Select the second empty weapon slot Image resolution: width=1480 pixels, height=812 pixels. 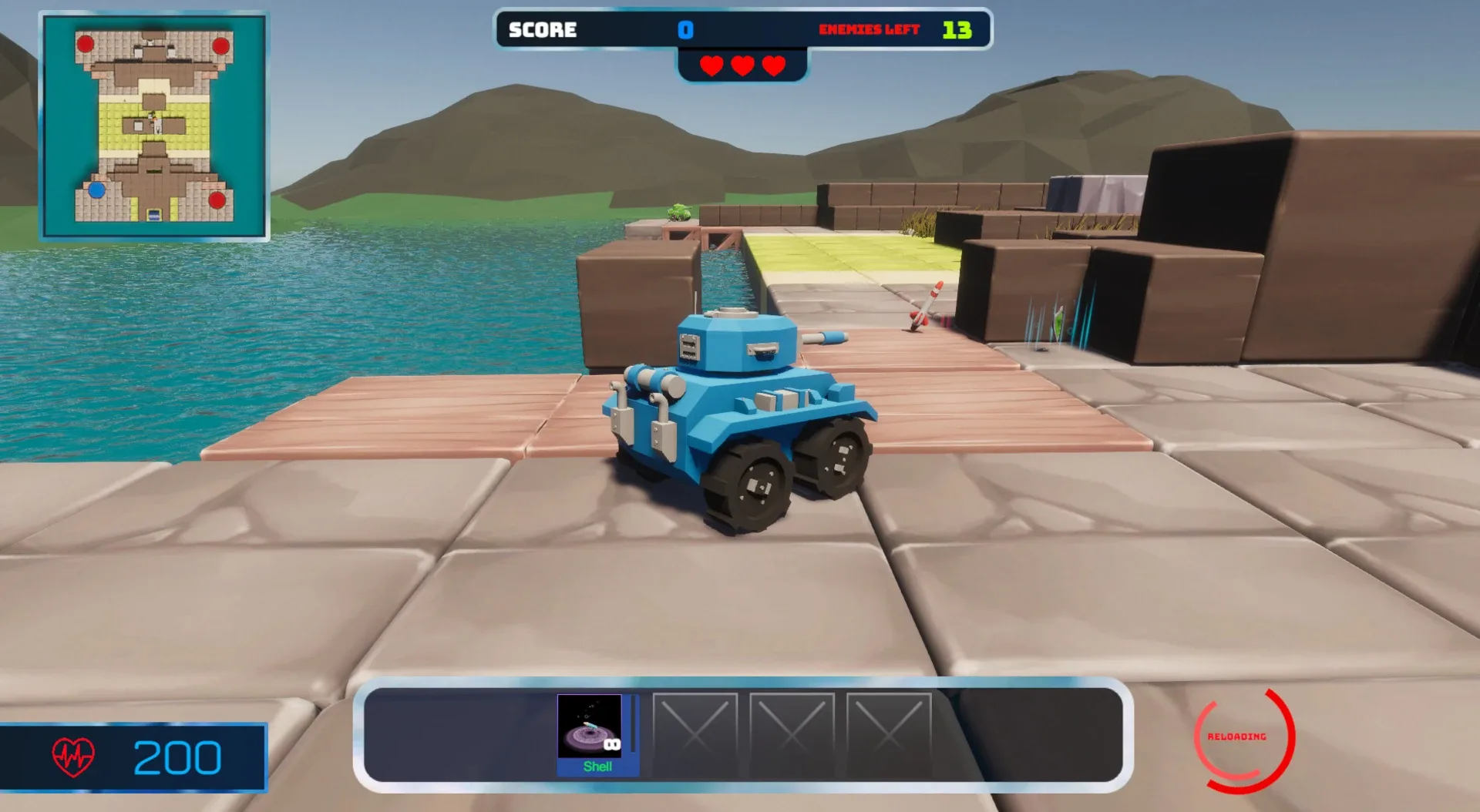pyautogui.click(x=792, y=734)
